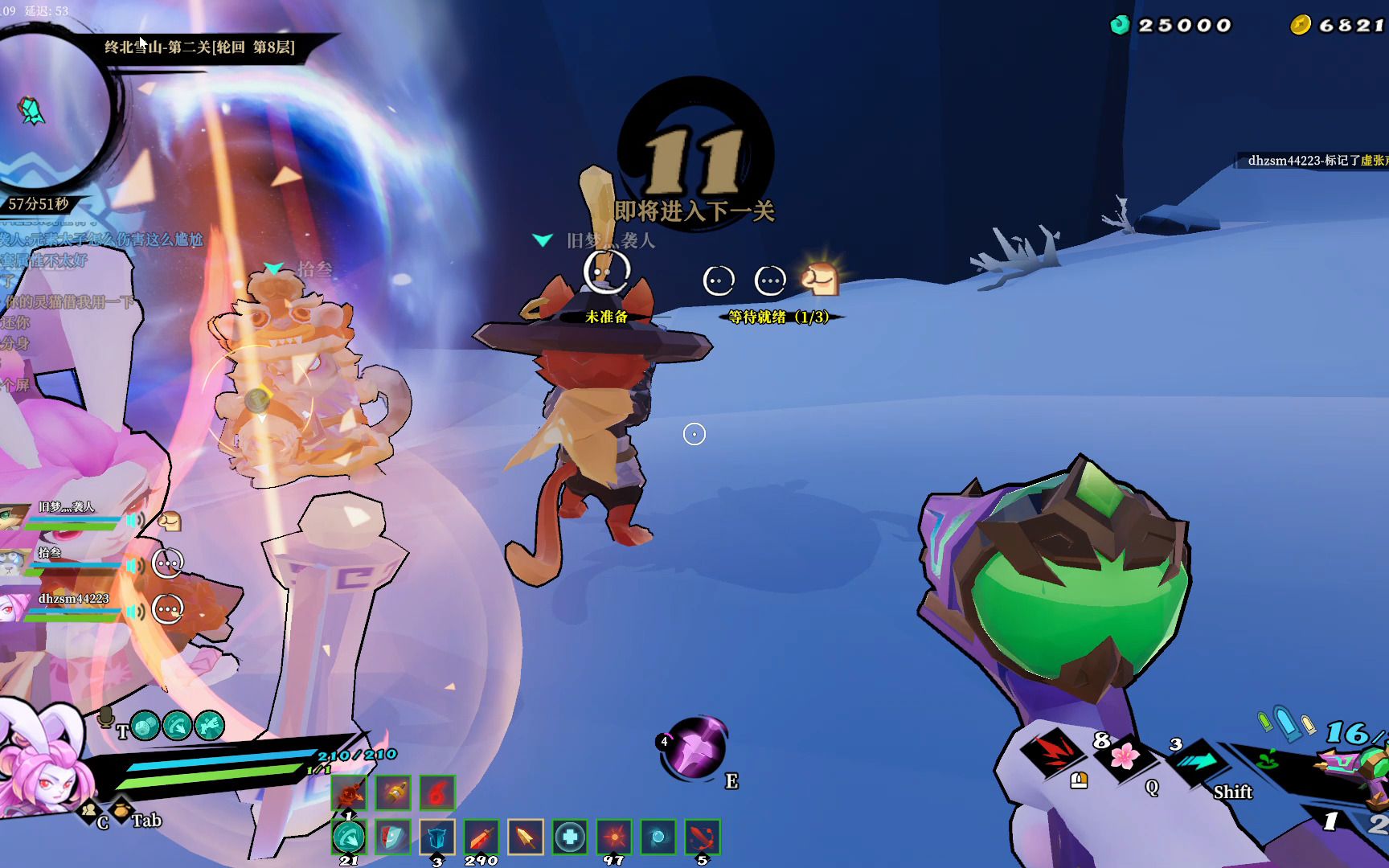Inspect the golden arrowhead scroll

click(525, 837)
